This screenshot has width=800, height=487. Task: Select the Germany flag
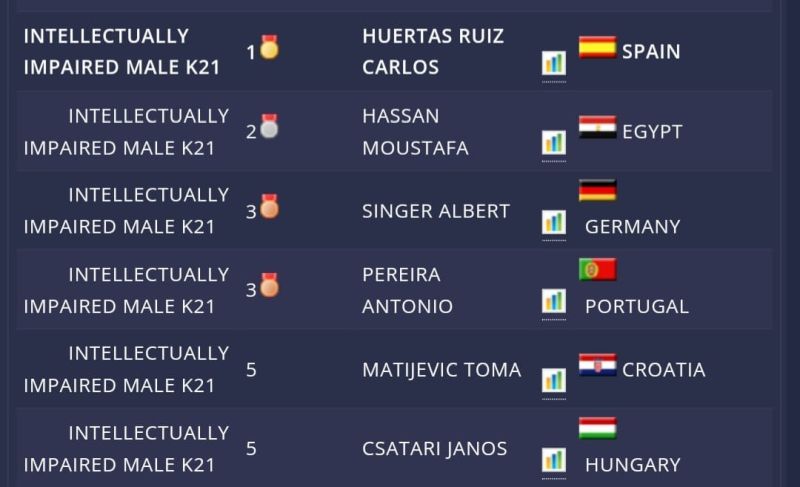(x=597, y=190)
